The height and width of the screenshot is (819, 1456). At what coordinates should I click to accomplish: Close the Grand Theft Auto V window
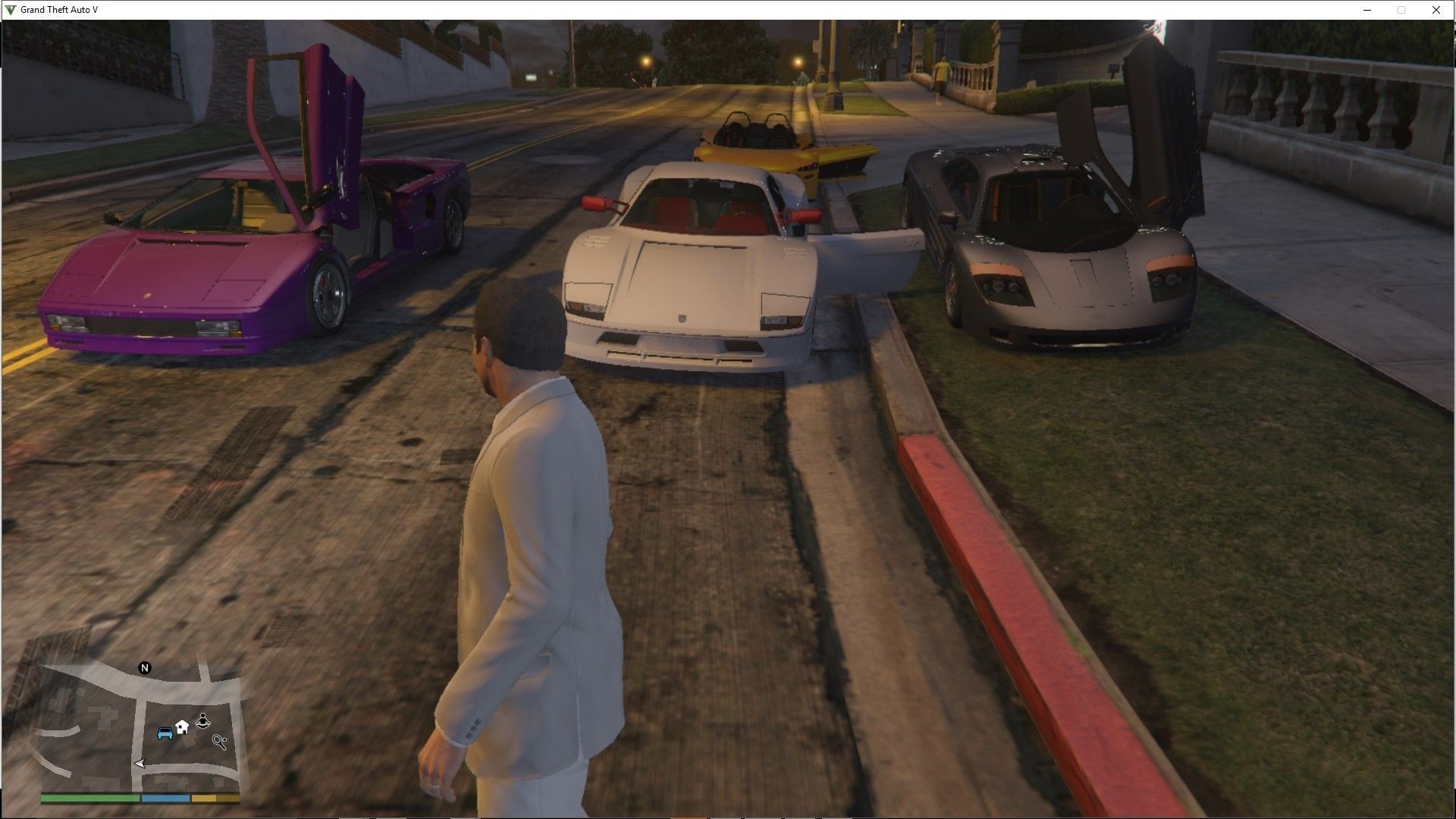1436,10
